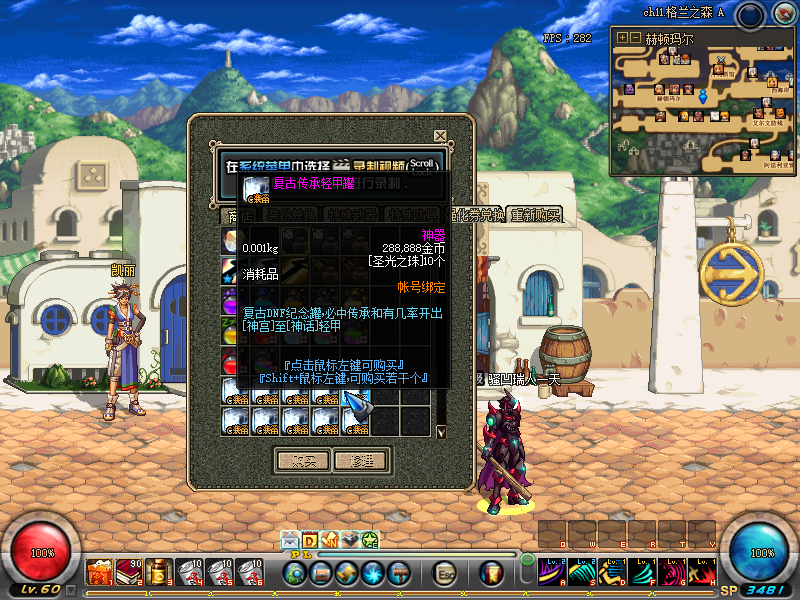Screen dimensions: 800x600
Task: Switch to the 重新购买 (rebuy) tab
Action: coord(535,215)
